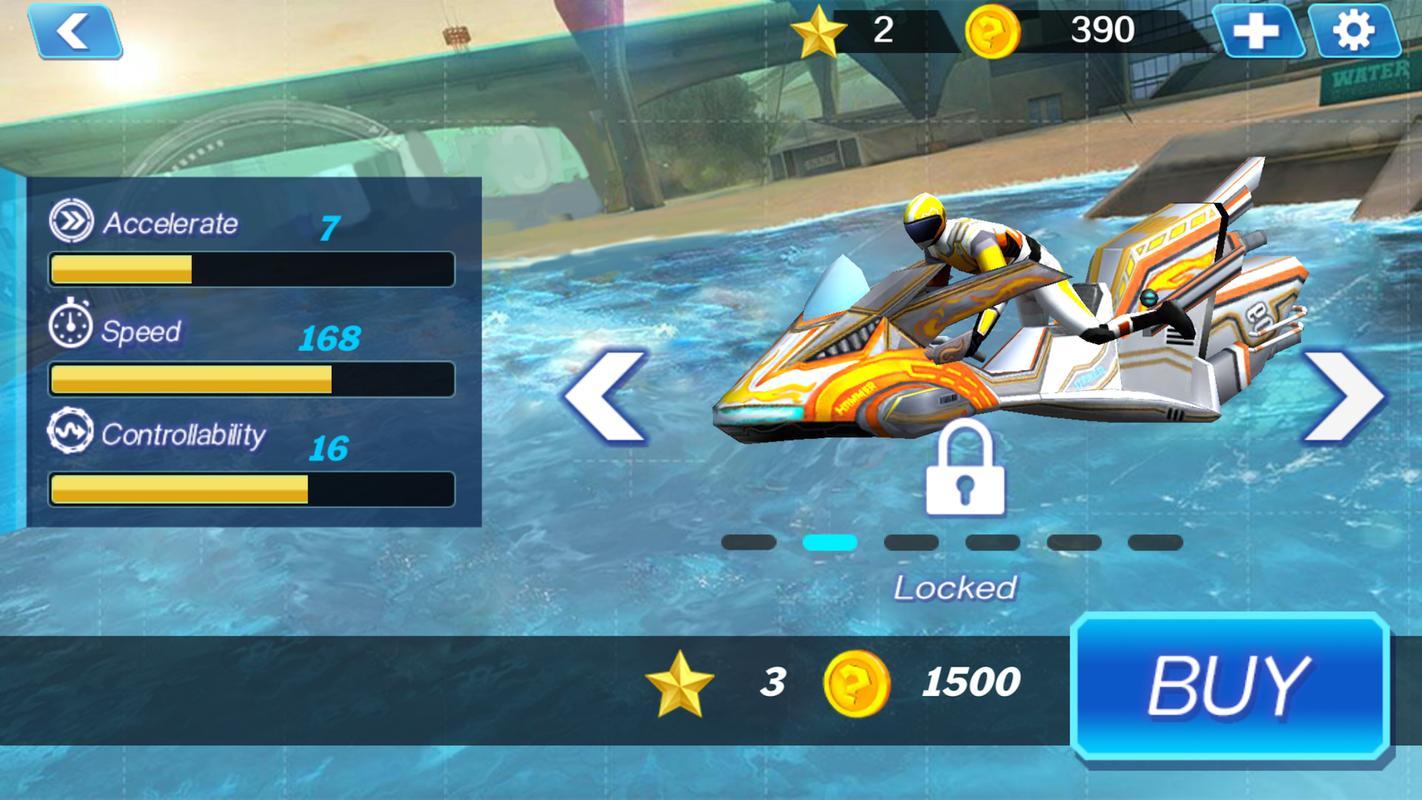Select the highlighted cyan page indicator
The width and height of the screenshot is (1422, 800).
829,543
